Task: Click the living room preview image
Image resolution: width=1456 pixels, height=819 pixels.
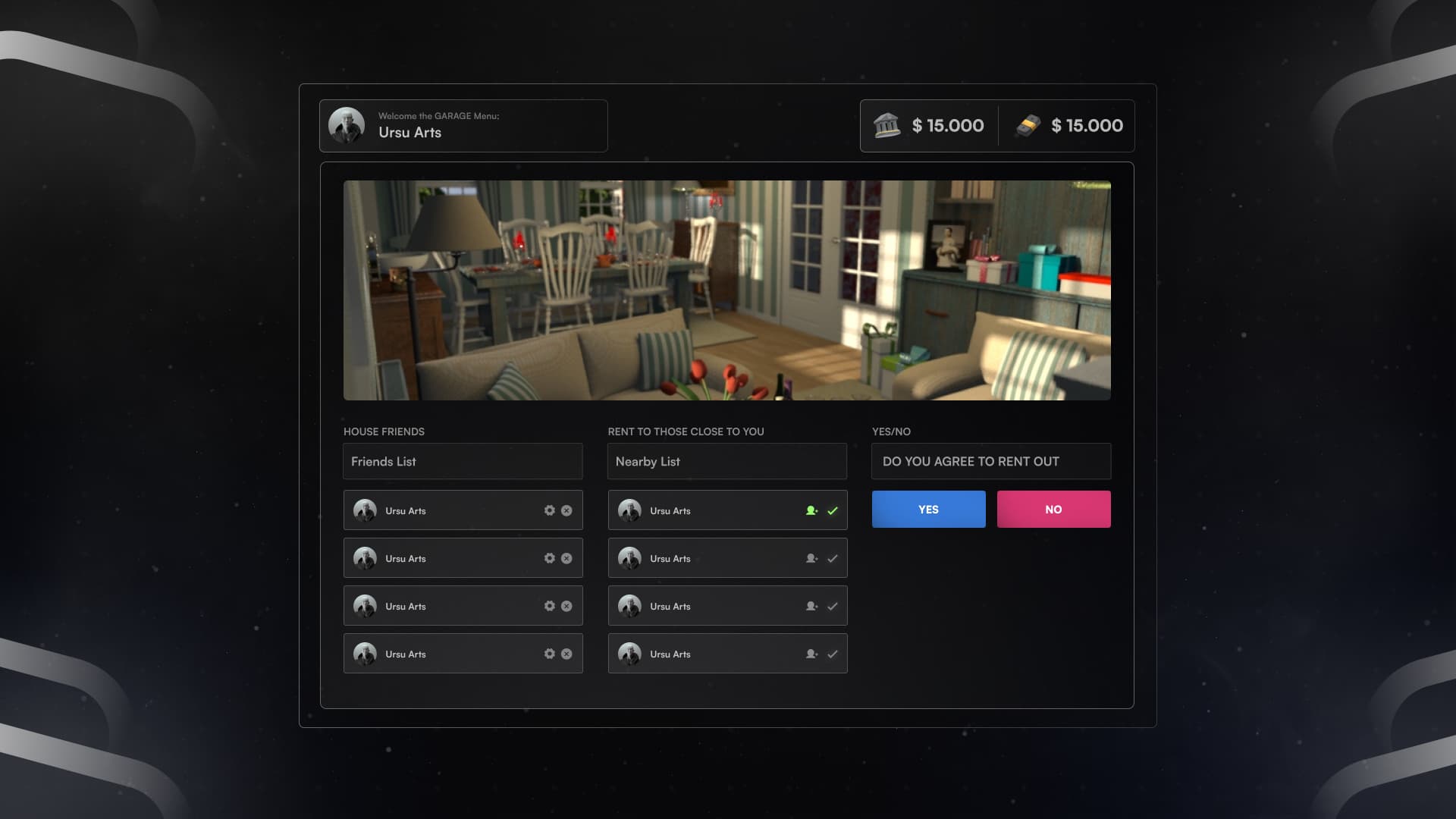Action: [x=726, y=290]
